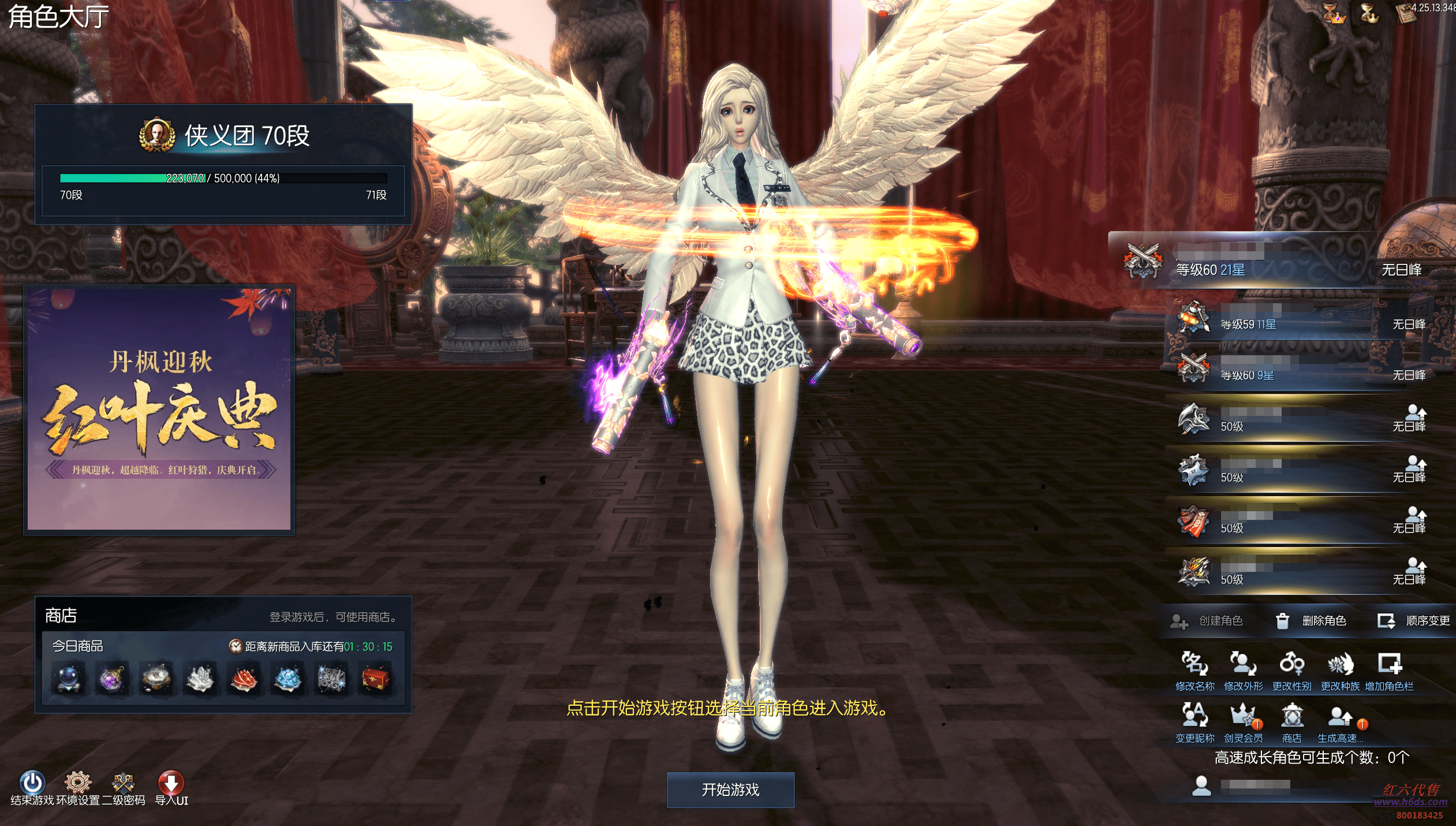Open 顺序变更 to reorder characters
Screen dimensions: 1456x826
(x=1414, y=621)
